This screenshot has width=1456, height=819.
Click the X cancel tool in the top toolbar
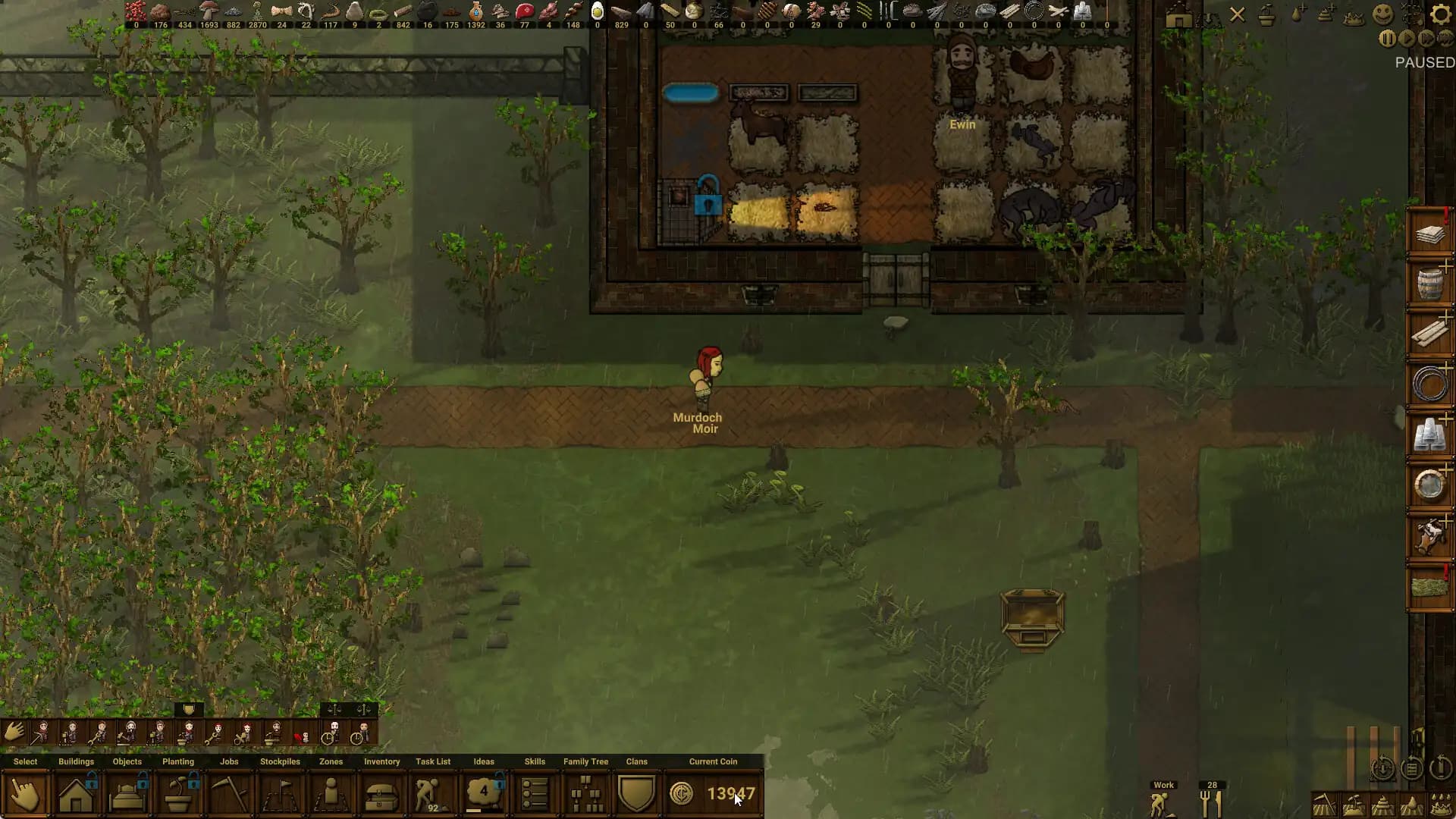[1238, 14]
